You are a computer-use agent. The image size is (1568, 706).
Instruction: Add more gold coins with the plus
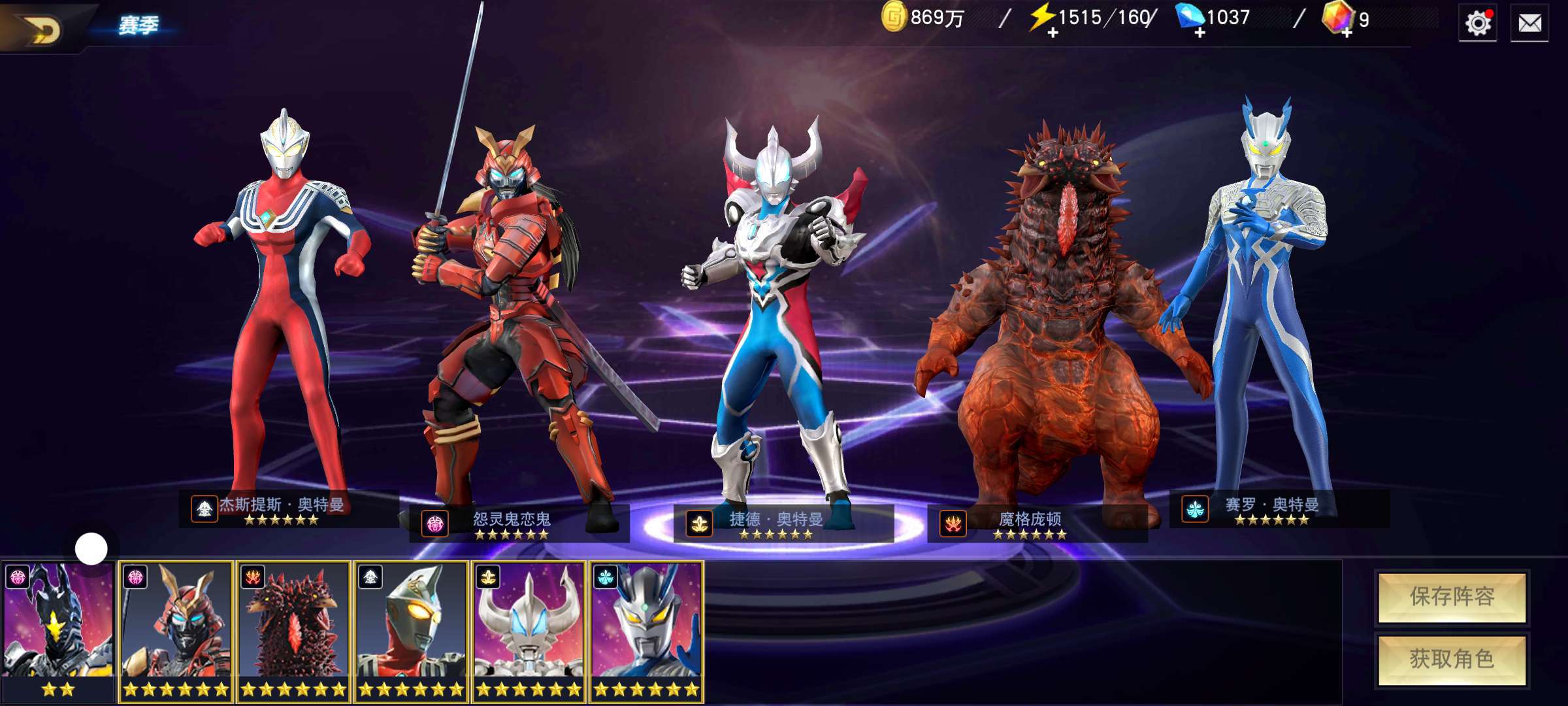point(894,17)
